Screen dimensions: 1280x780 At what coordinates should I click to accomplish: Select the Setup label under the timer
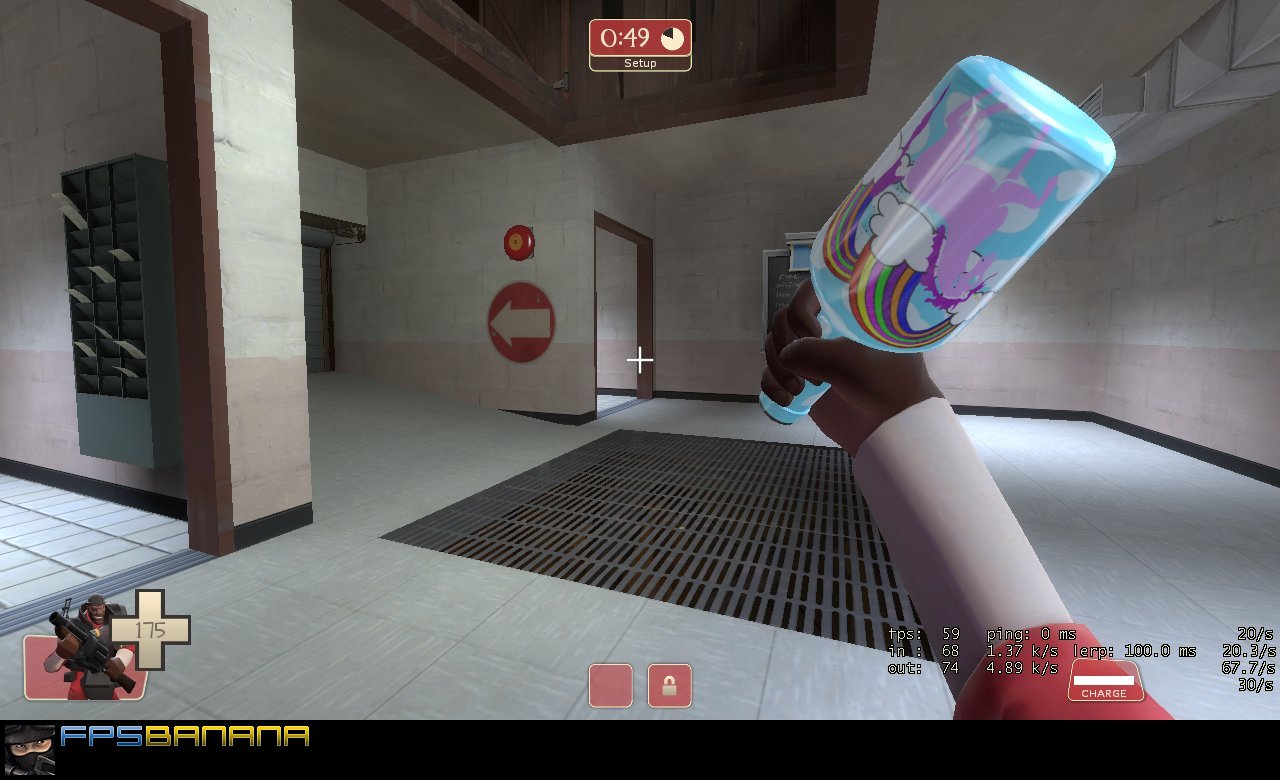click(639, 62)
